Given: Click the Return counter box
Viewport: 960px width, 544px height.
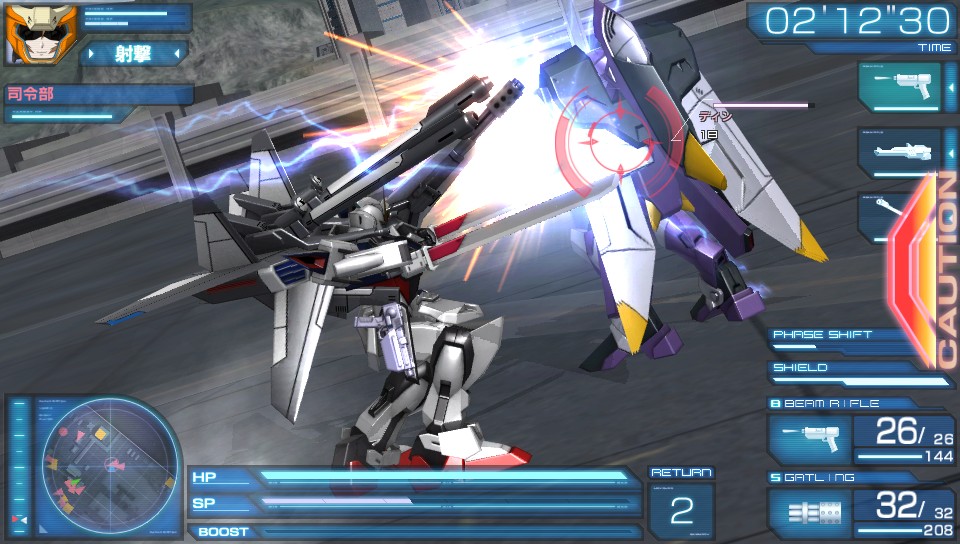Looking at the screenshot, I should point(681,510).
